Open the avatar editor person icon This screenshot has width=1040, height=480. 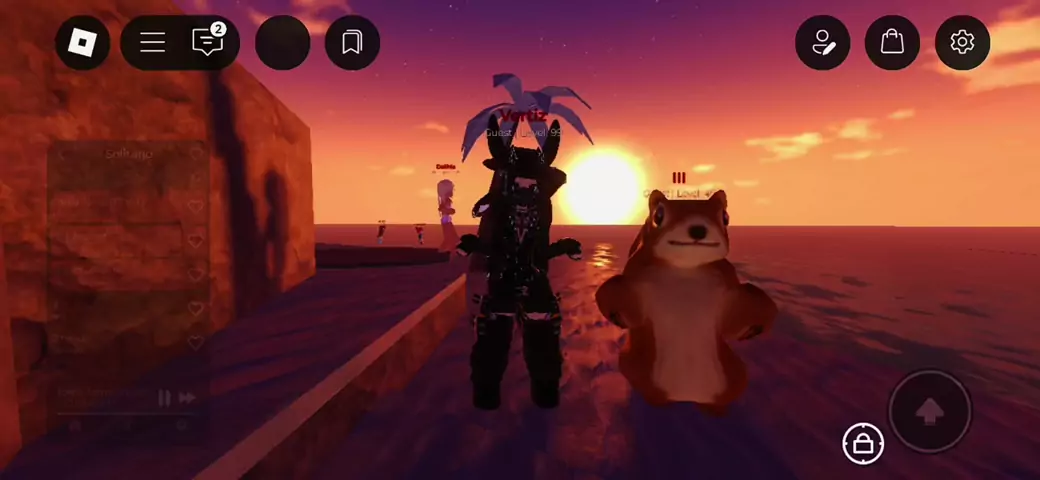tap(822, 42)
